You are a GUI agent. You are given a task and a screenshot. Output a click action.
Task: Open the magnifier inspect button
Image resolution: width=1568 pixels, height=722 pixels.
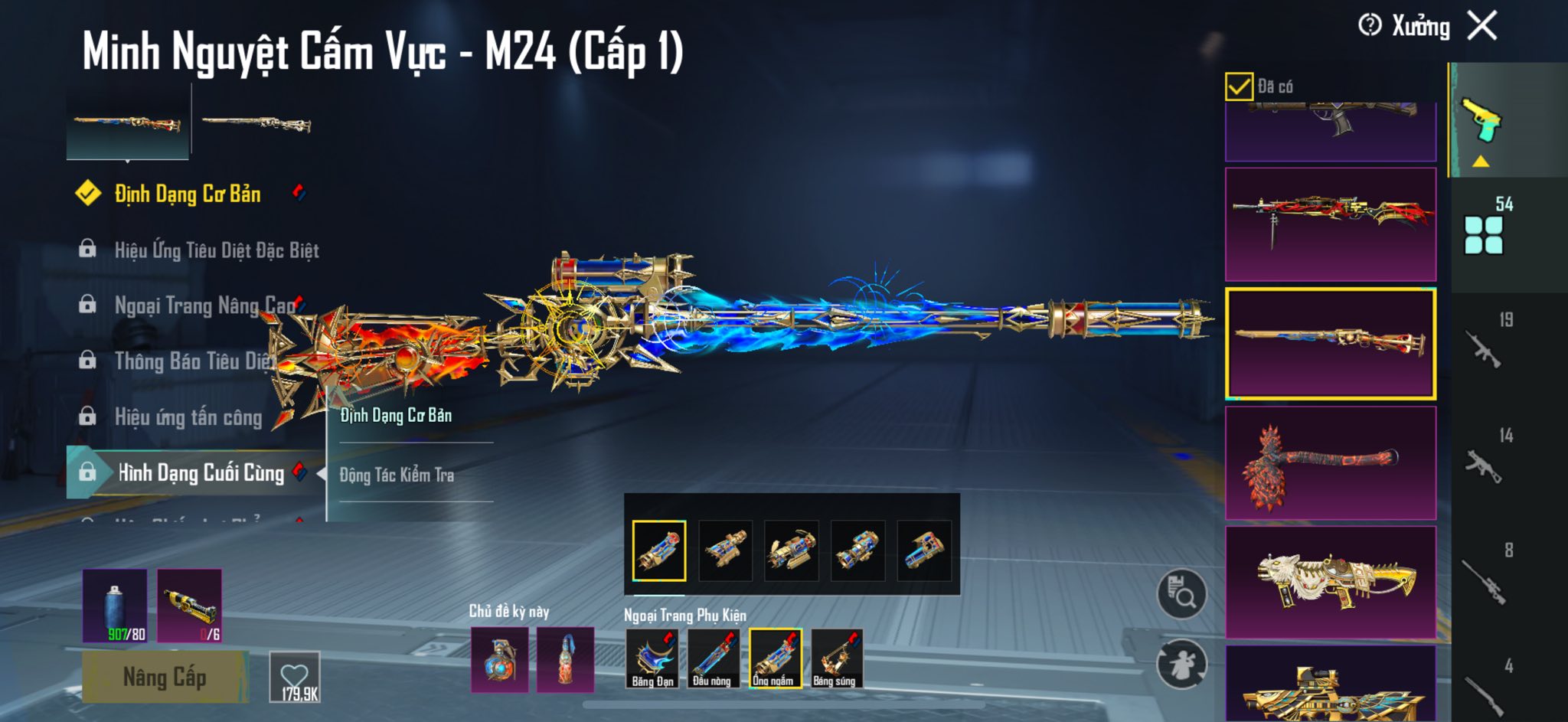pyautogui.click(x=1182, y=593)
